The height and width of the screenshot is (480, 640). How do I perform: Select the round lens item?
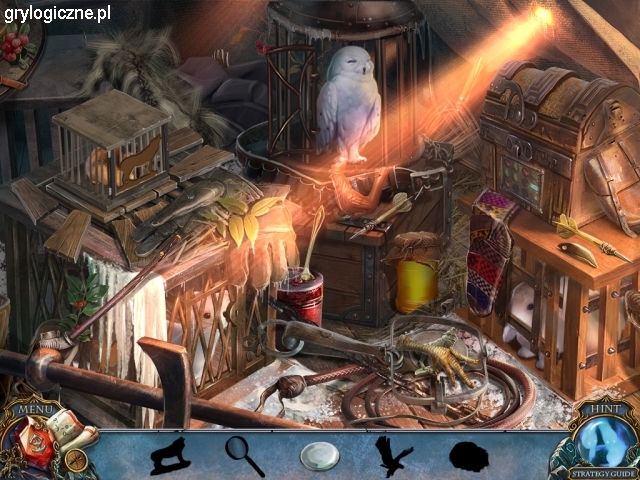[319, 456]
